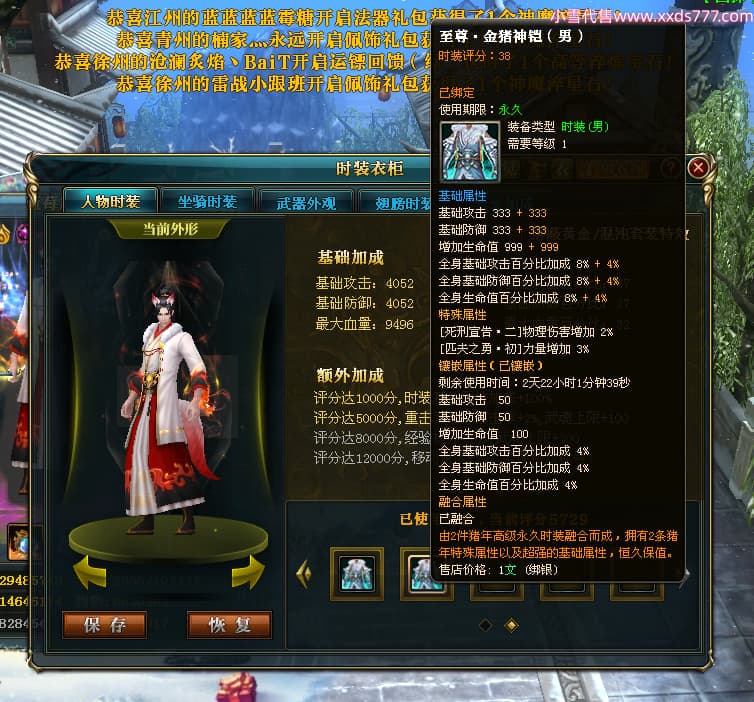Click the 保存 save button

pos(105,625)
